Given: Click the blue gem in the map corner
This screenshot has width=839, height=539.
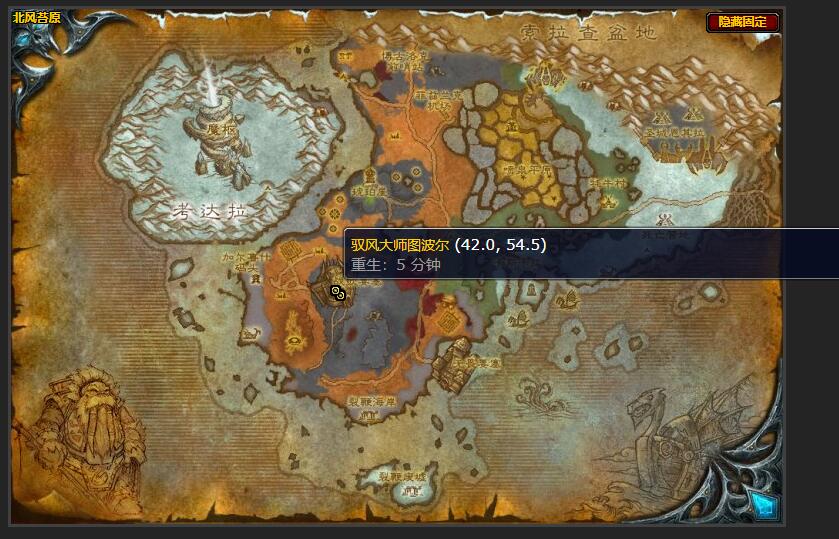Looking at the screenshot, I should [764, 503].
